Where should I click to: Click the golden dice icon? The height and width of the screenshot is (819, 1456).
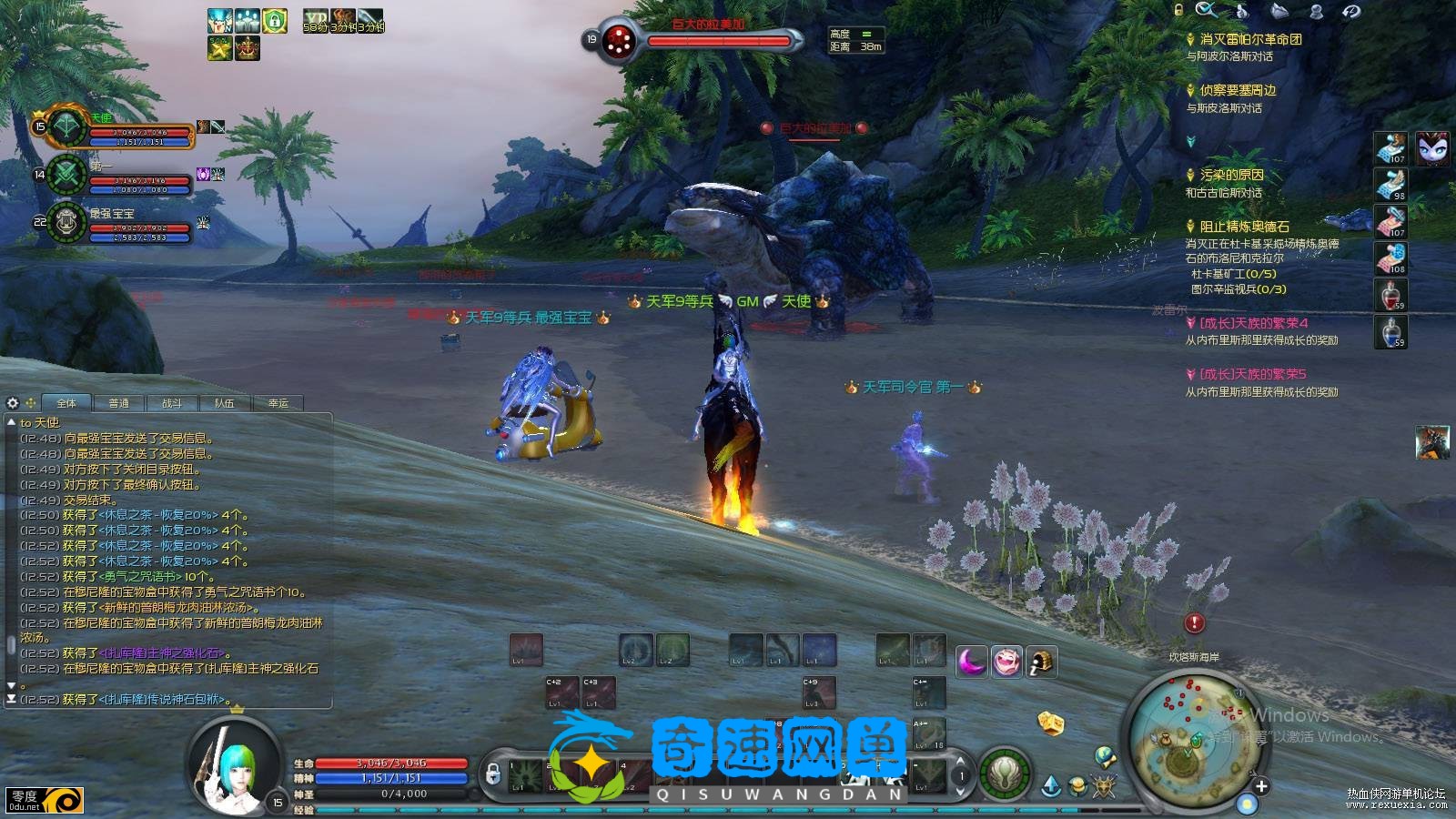coord(1051,723)
